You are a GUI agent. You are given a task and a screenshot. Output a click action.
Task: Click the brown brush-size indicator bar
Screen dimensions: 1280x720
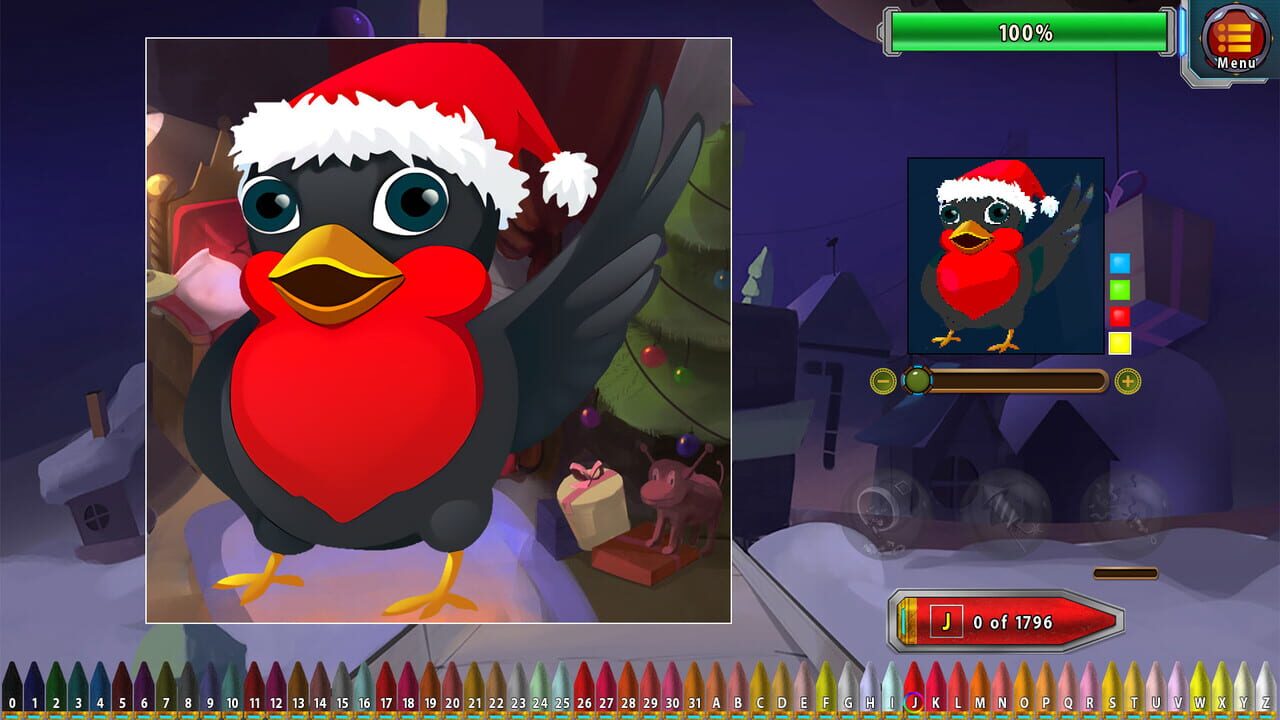tap(1123, 573)
